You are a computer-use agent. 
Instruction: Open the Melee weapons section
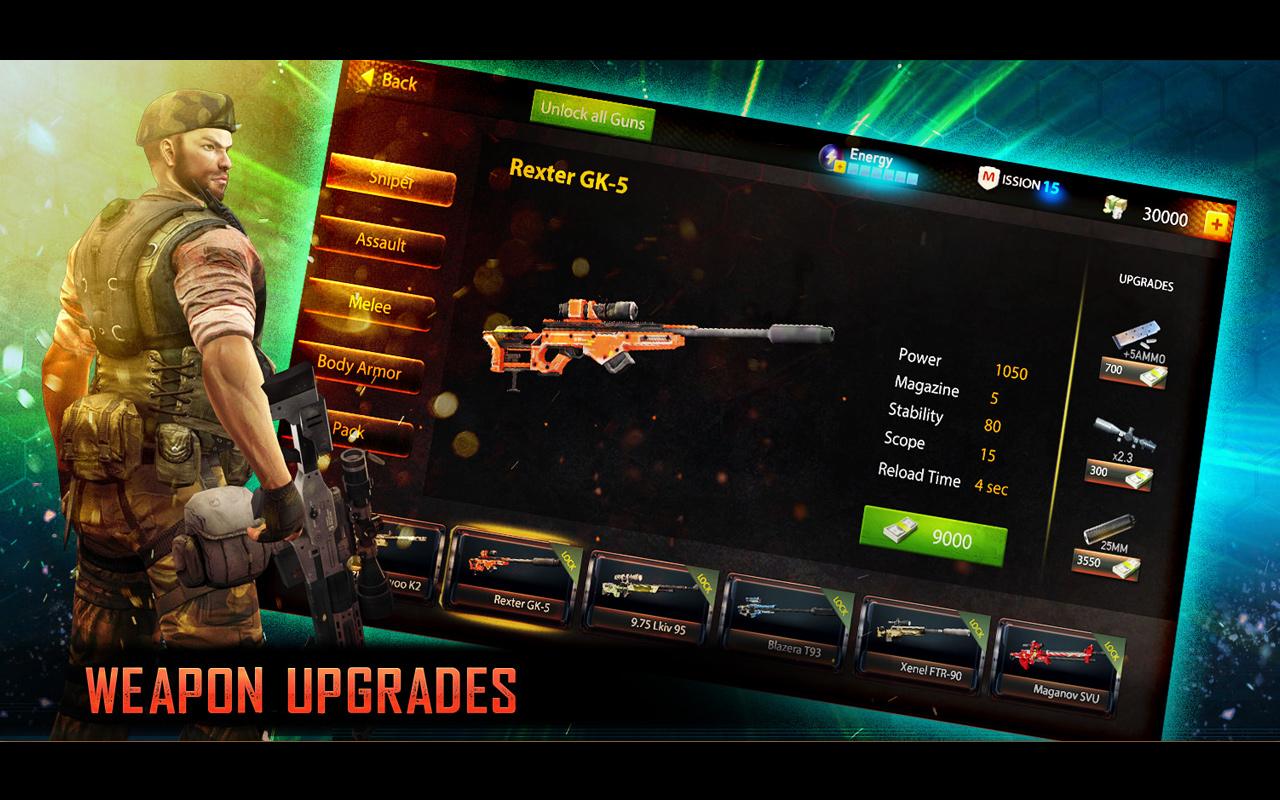[x=371, y=305]
